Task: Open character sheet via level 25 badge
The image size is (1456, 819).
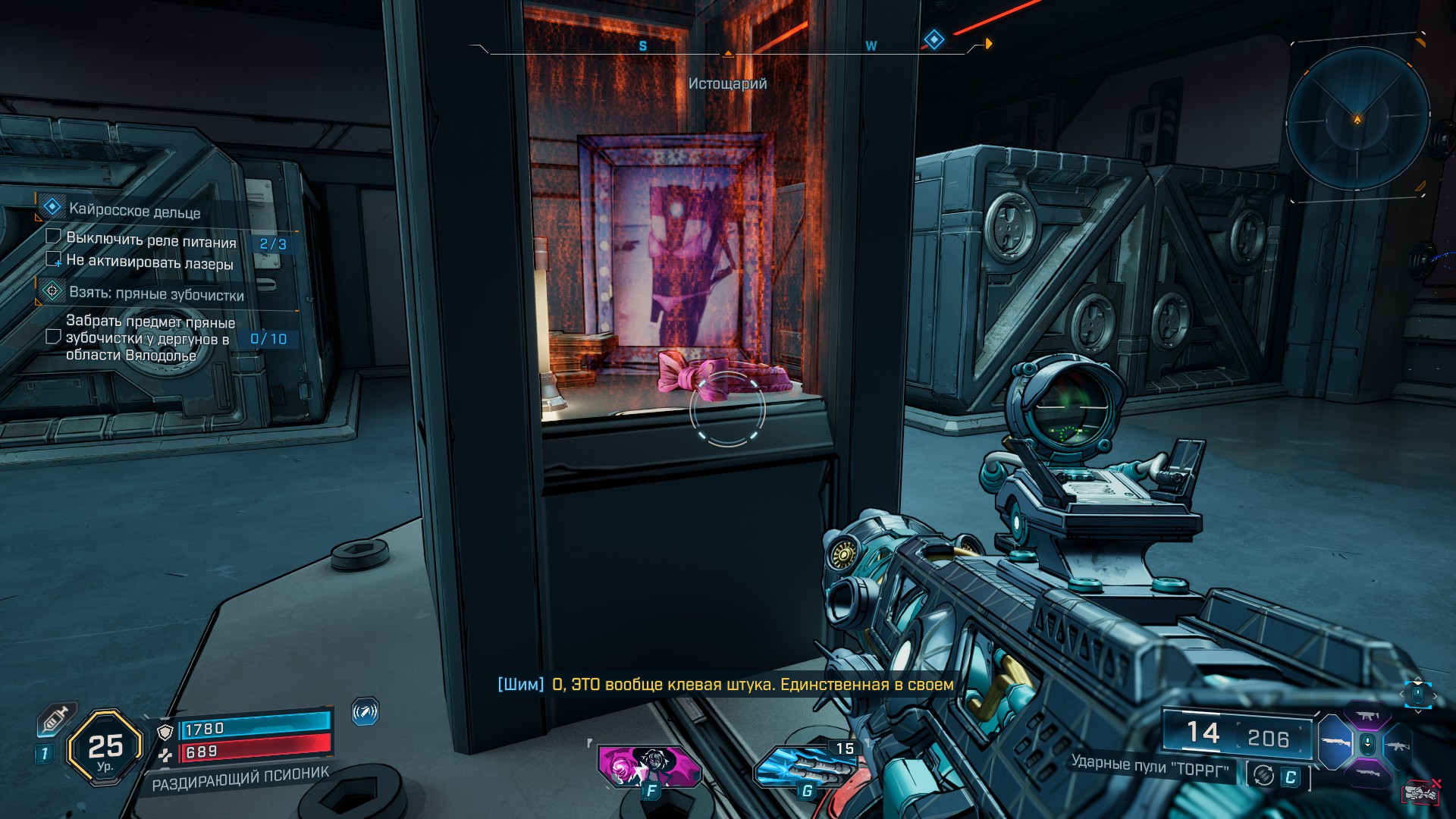Action: click(x=105, y=748)
